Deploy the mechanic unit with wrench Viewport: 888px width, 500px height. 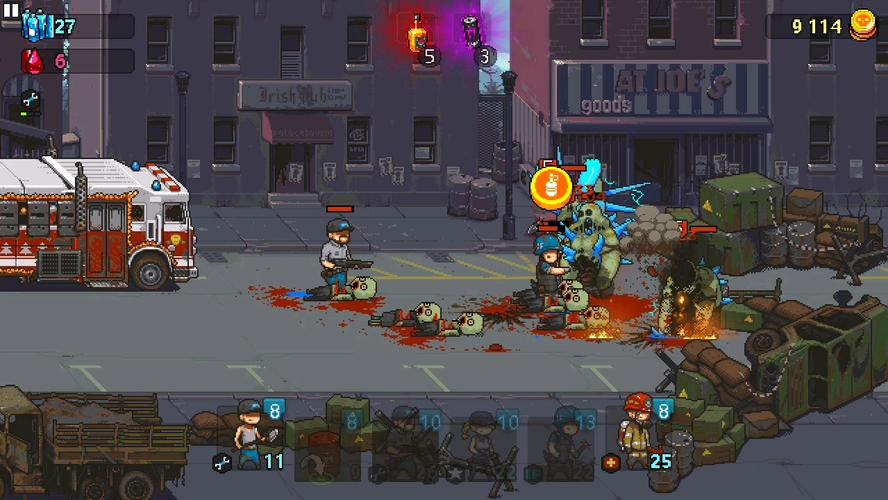pyautogui.click(x=248, y=435)
